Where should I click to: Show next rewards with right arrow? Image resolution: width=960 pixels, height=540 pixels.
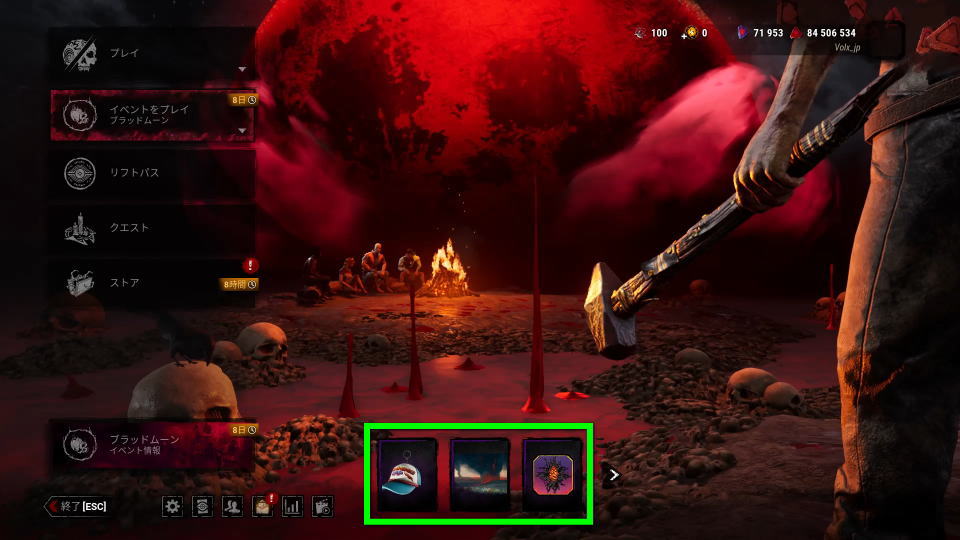point(615,475)
